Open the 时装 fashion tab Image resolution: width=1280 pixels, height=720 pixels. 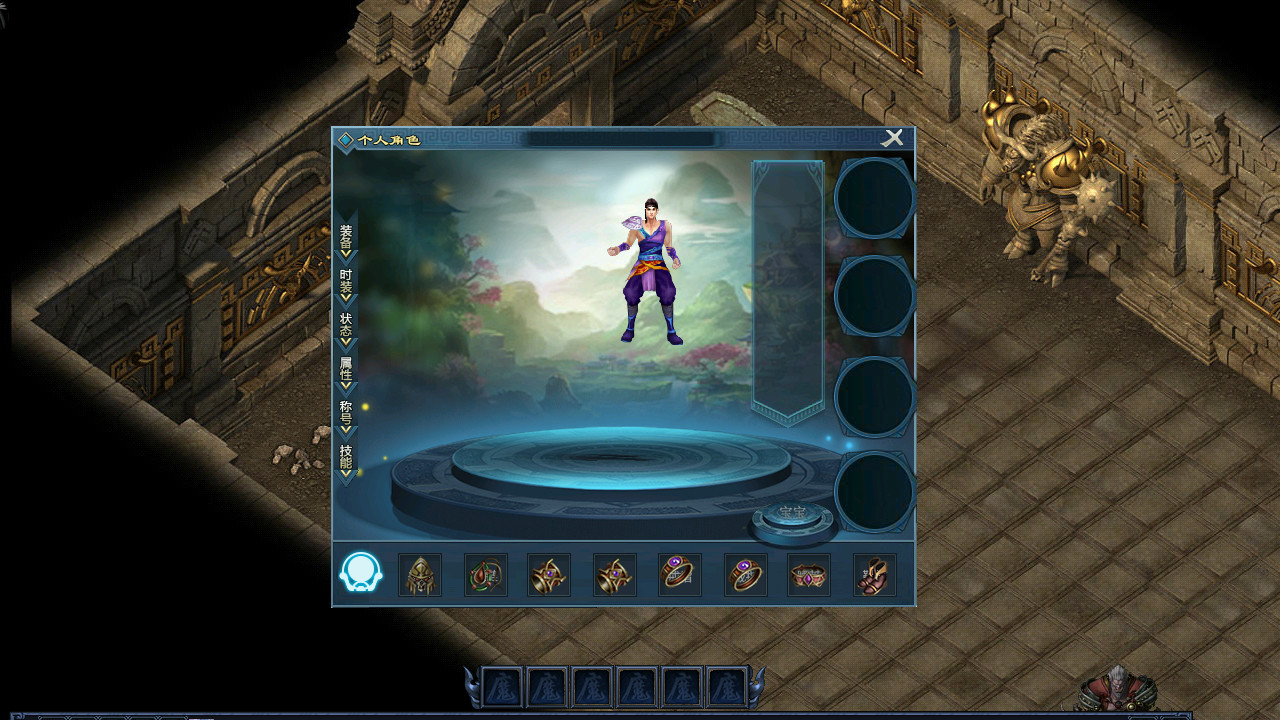pos(346,282)
